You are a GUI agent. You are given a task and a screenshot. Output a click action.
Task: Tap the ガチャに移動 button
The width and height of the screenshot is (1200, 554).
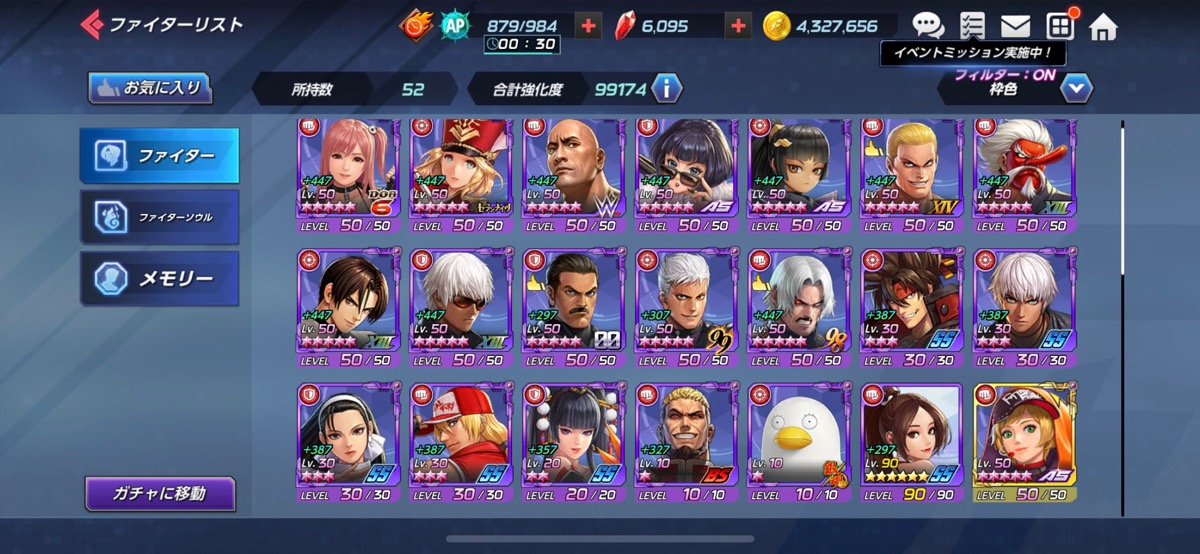(160, 493)
